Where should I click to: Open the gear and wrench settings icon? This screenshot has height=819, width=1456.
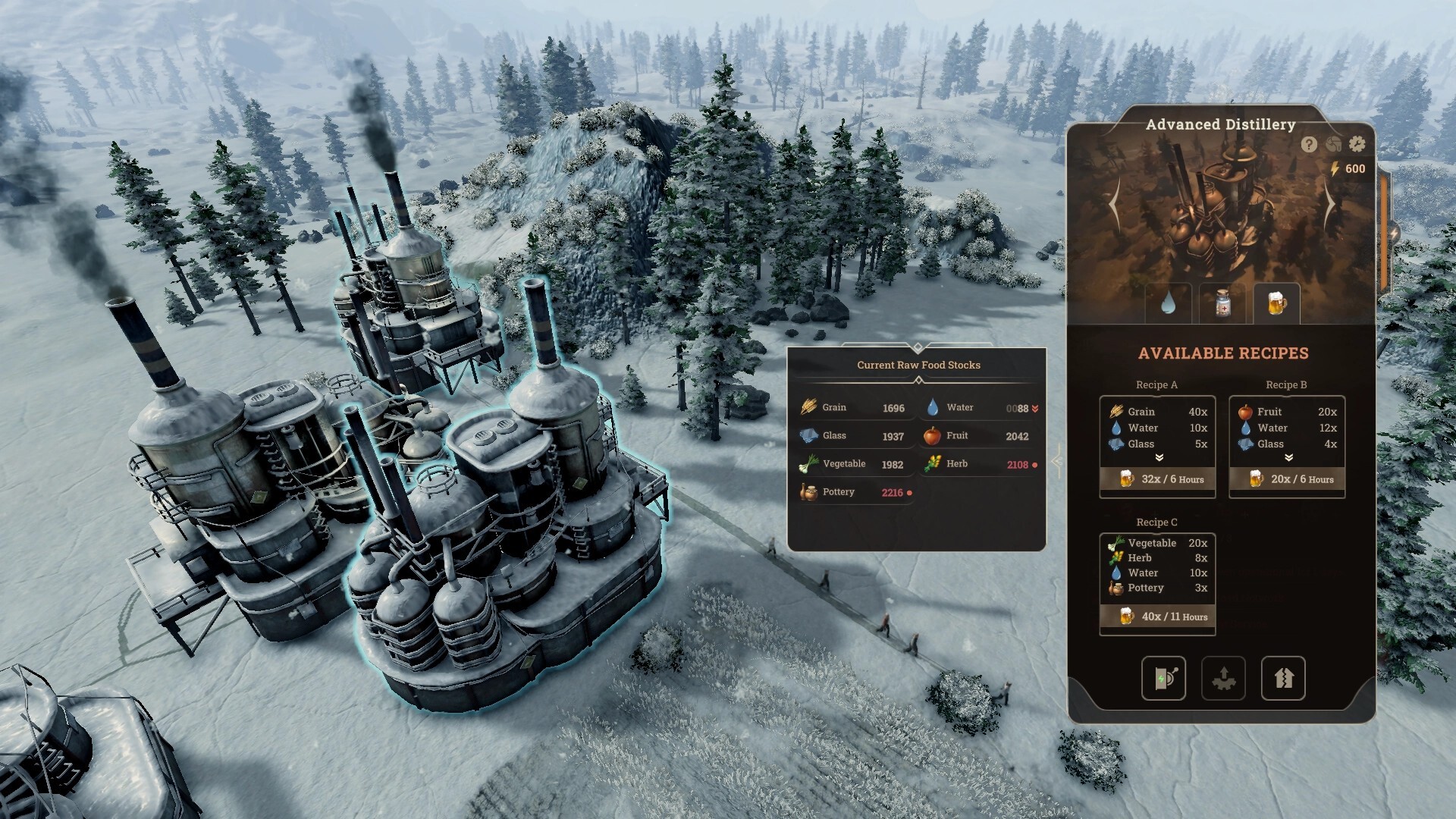coord(1357,144)
